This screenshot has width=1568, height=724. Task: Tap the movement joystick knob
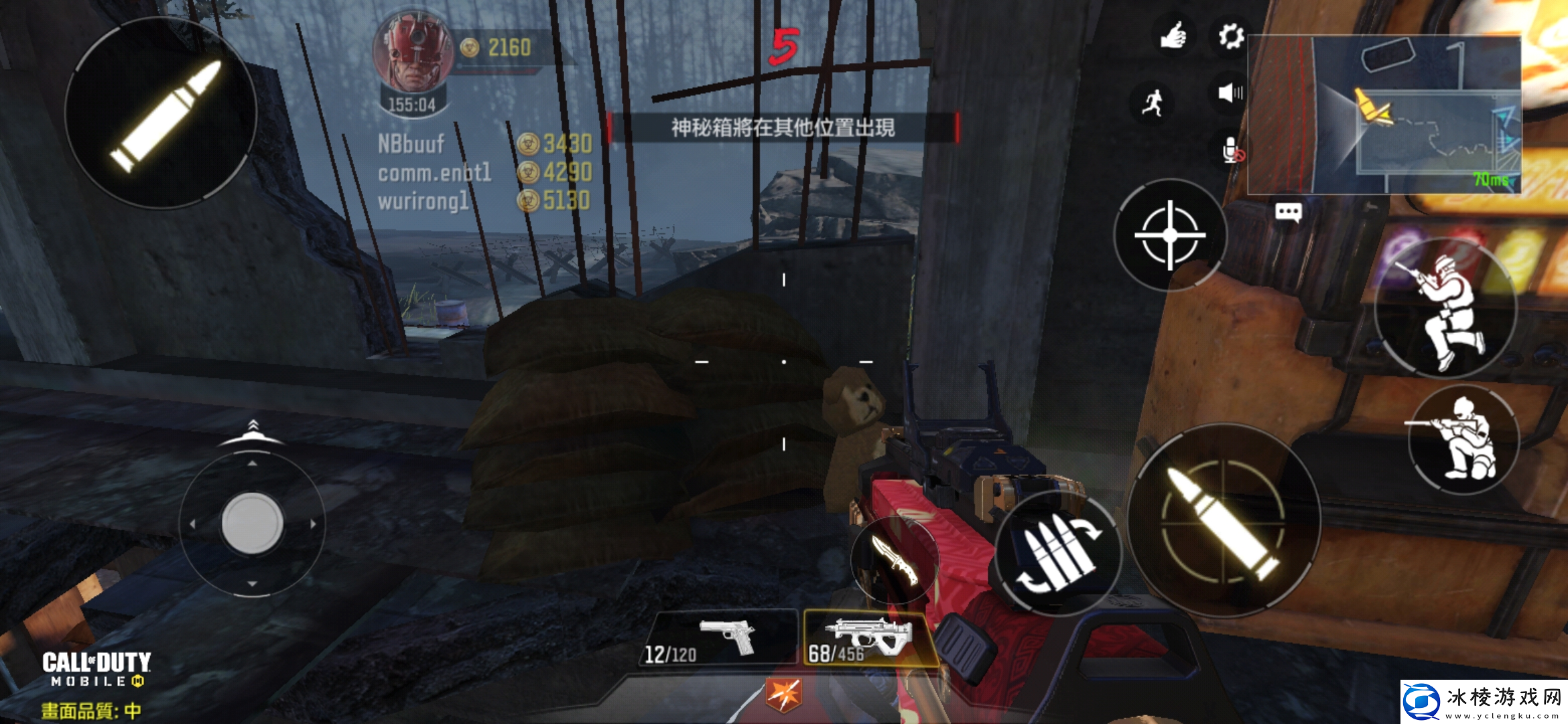252,523
